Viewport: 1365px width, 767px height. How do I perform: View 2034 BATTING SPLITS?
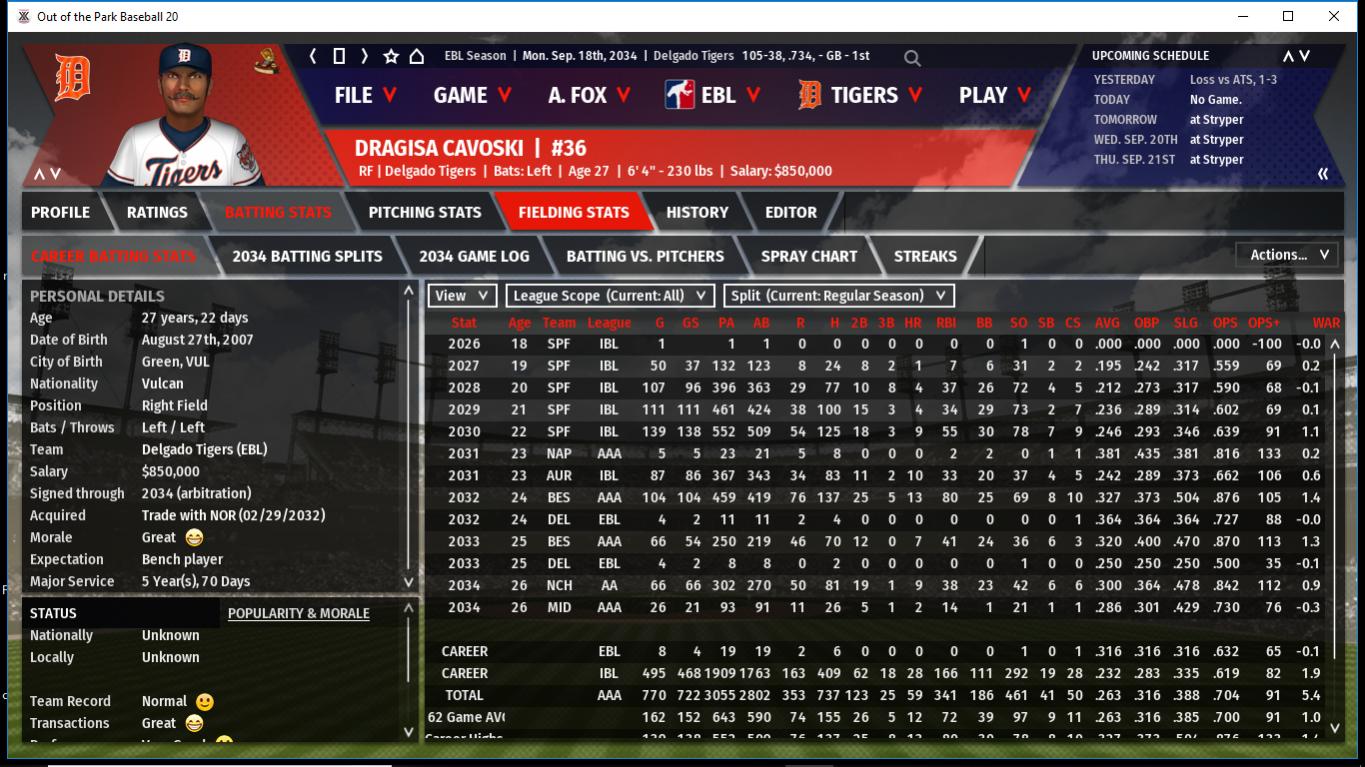tap(307, 256)
